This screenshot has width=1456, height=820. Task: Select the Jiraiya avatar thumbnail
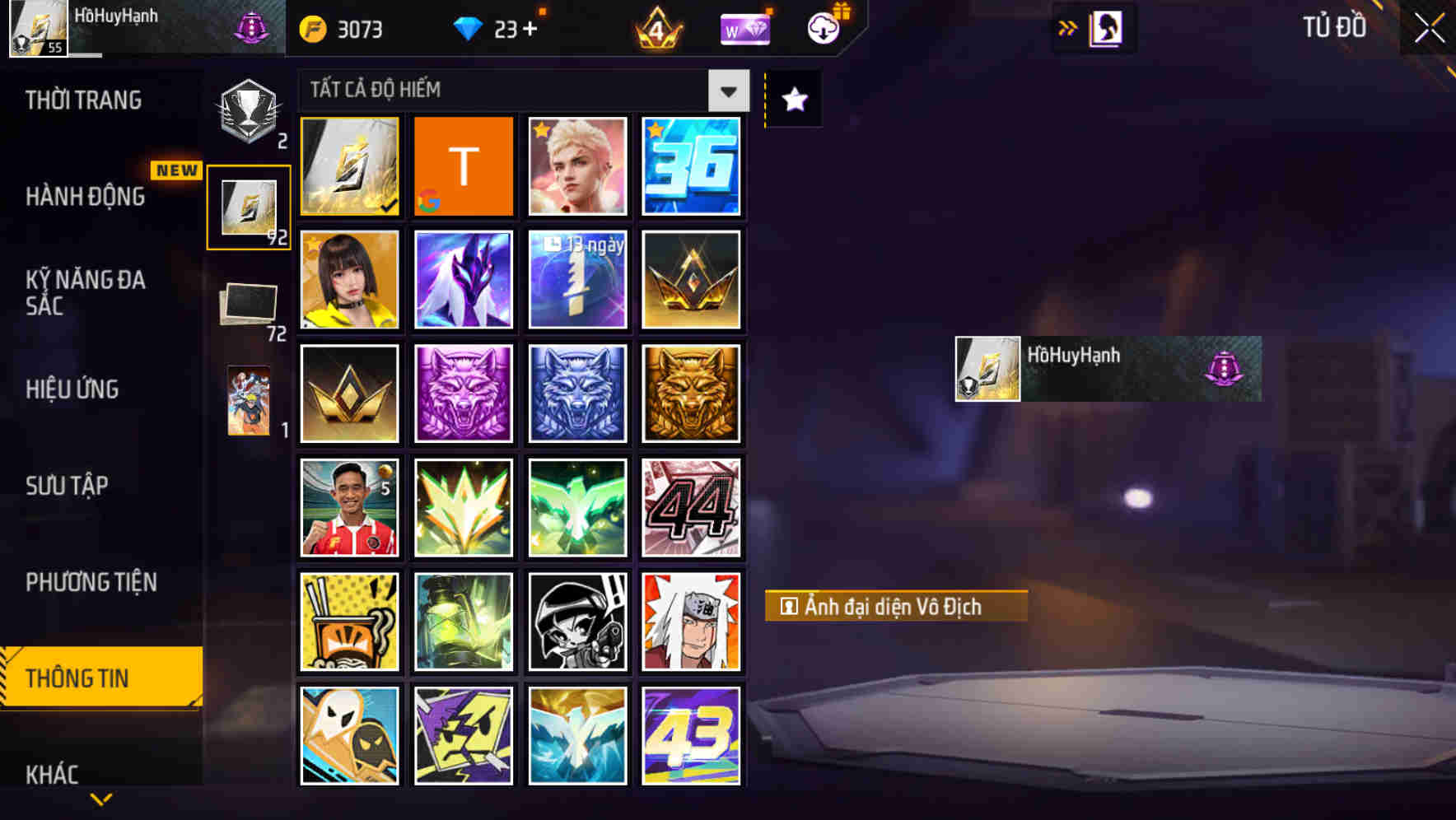[692, 621]
